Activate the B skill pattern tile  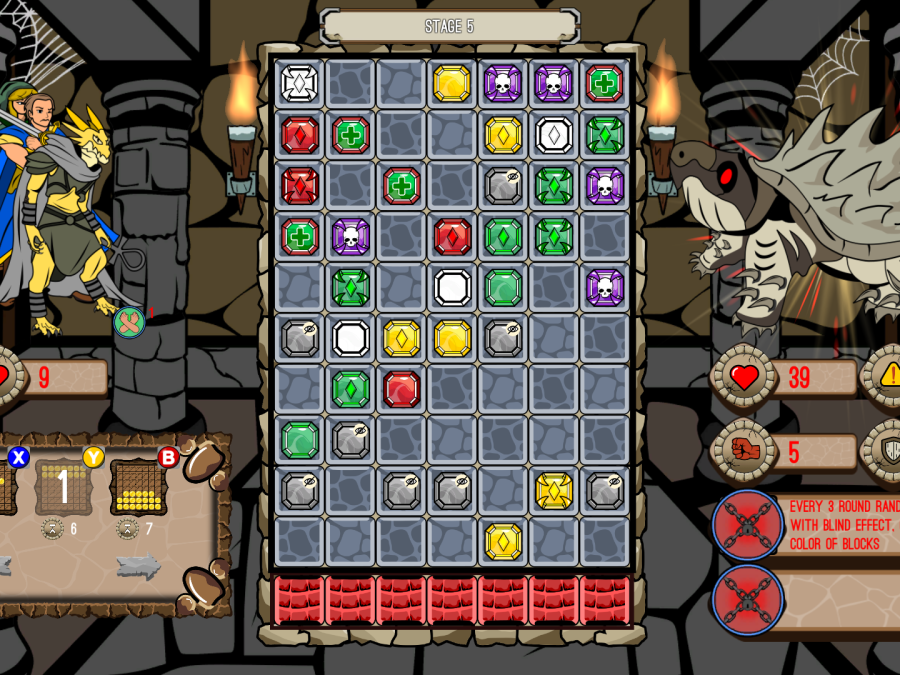pyautogui.click(x=138, y=487)
